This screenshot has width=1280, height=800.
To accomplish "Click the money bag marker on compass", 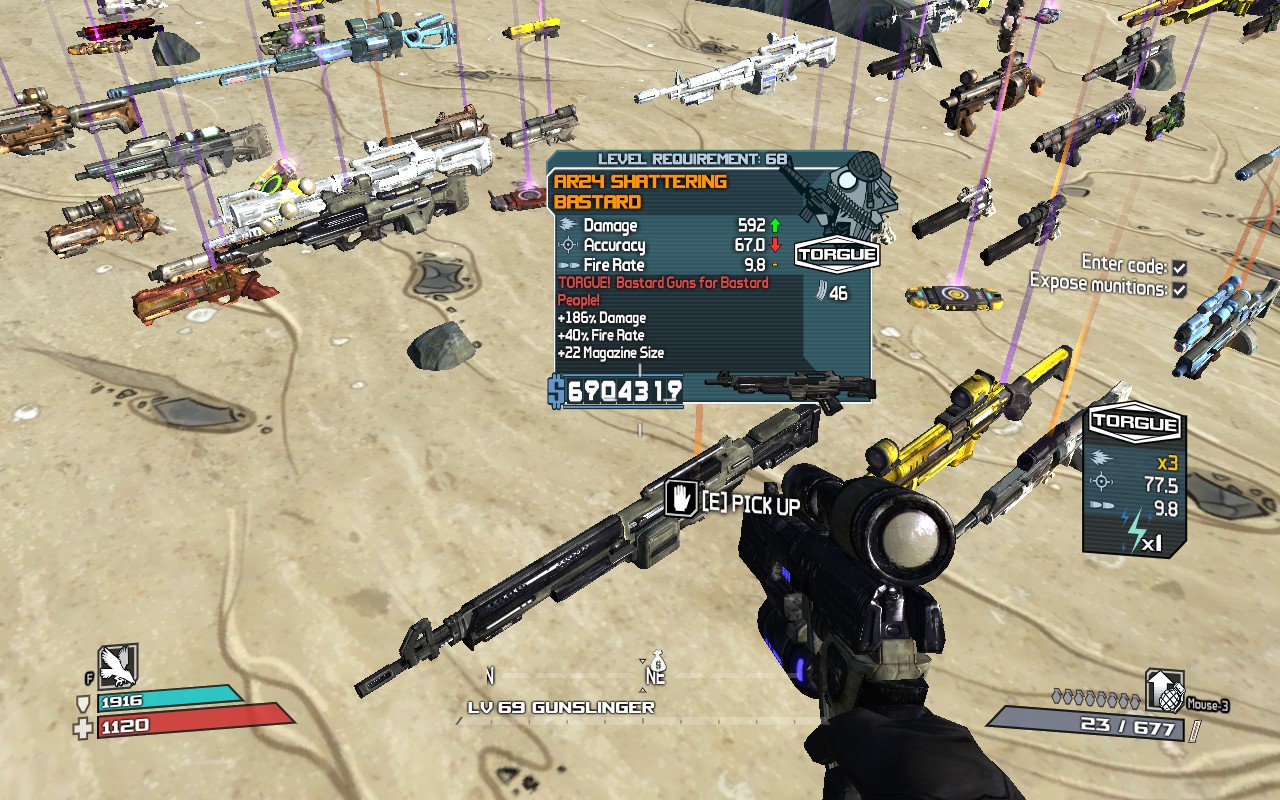I will (657, 661).
